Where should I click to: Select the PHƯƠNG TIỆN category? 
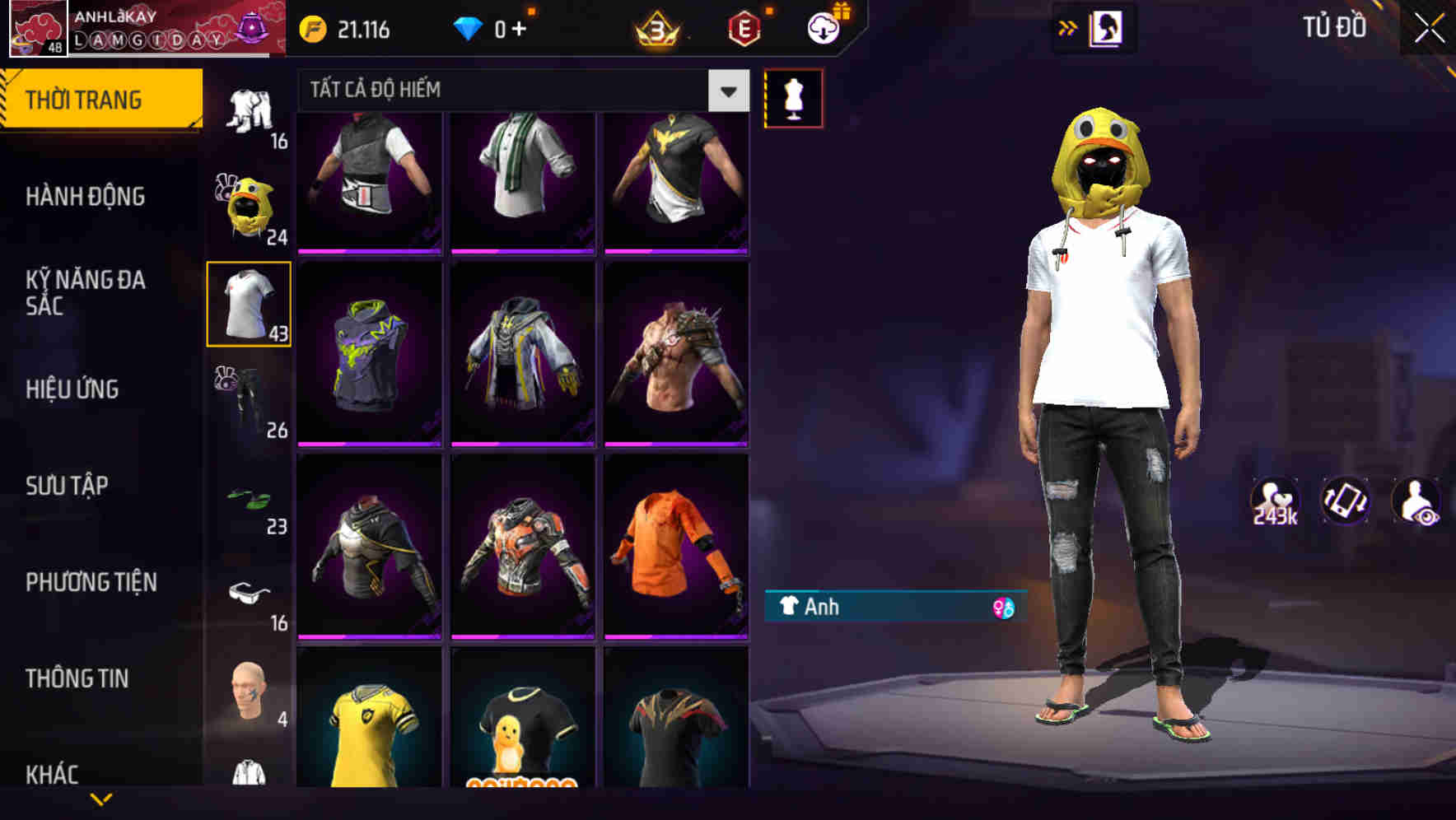(91, 581)
